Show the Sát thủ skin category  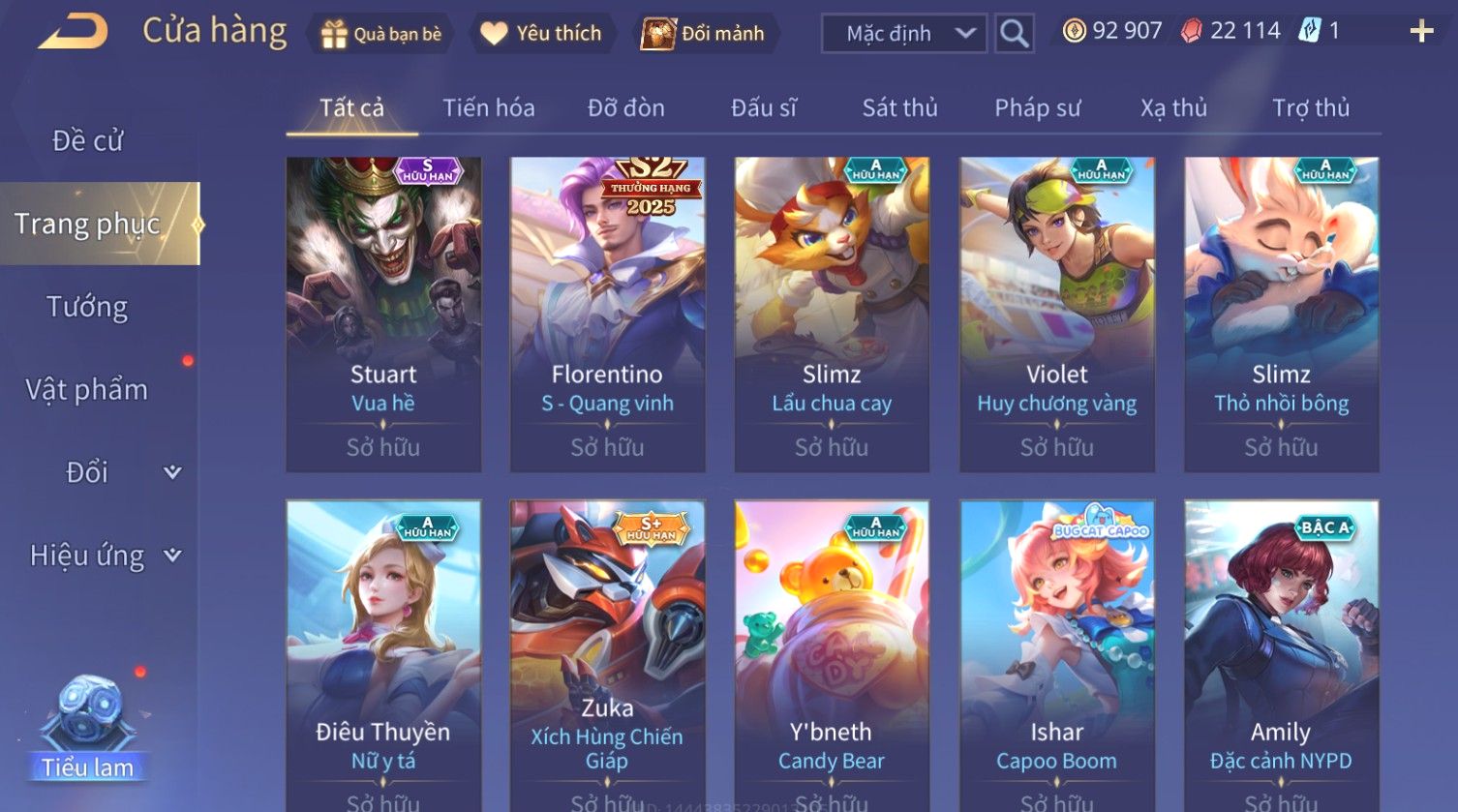click(x=899, y=107)
